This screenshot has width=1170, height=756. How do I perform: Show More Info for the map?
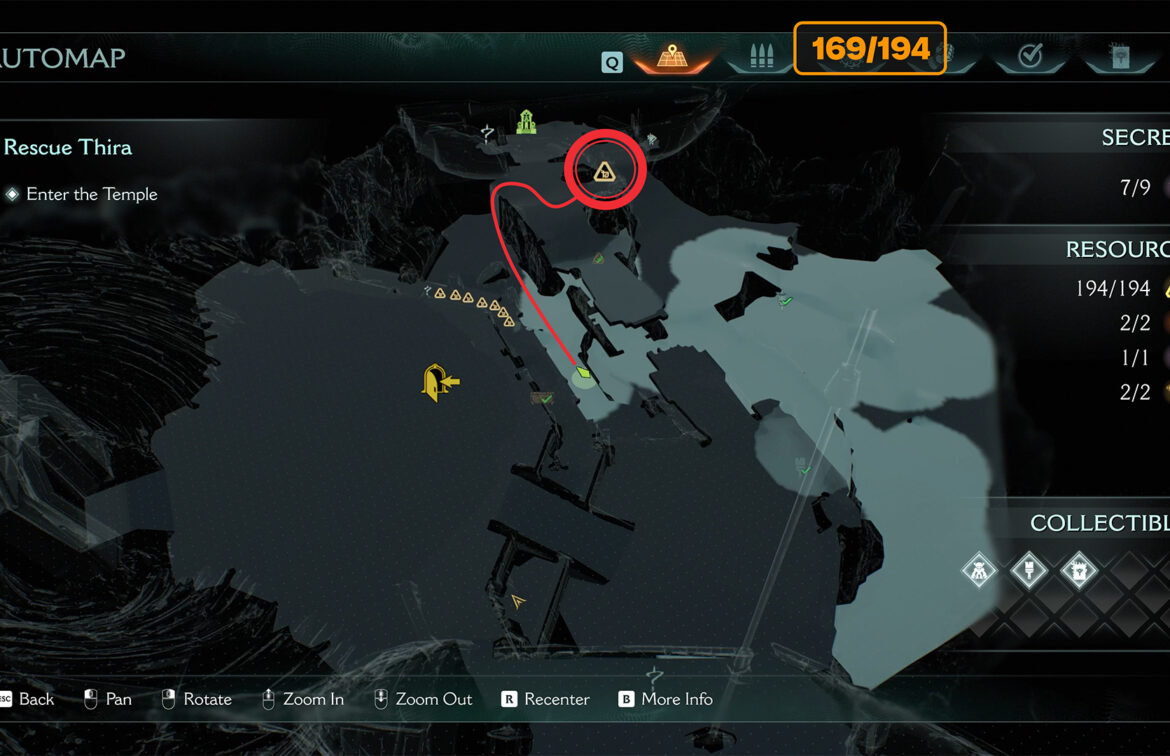click(x=665, y=699)
